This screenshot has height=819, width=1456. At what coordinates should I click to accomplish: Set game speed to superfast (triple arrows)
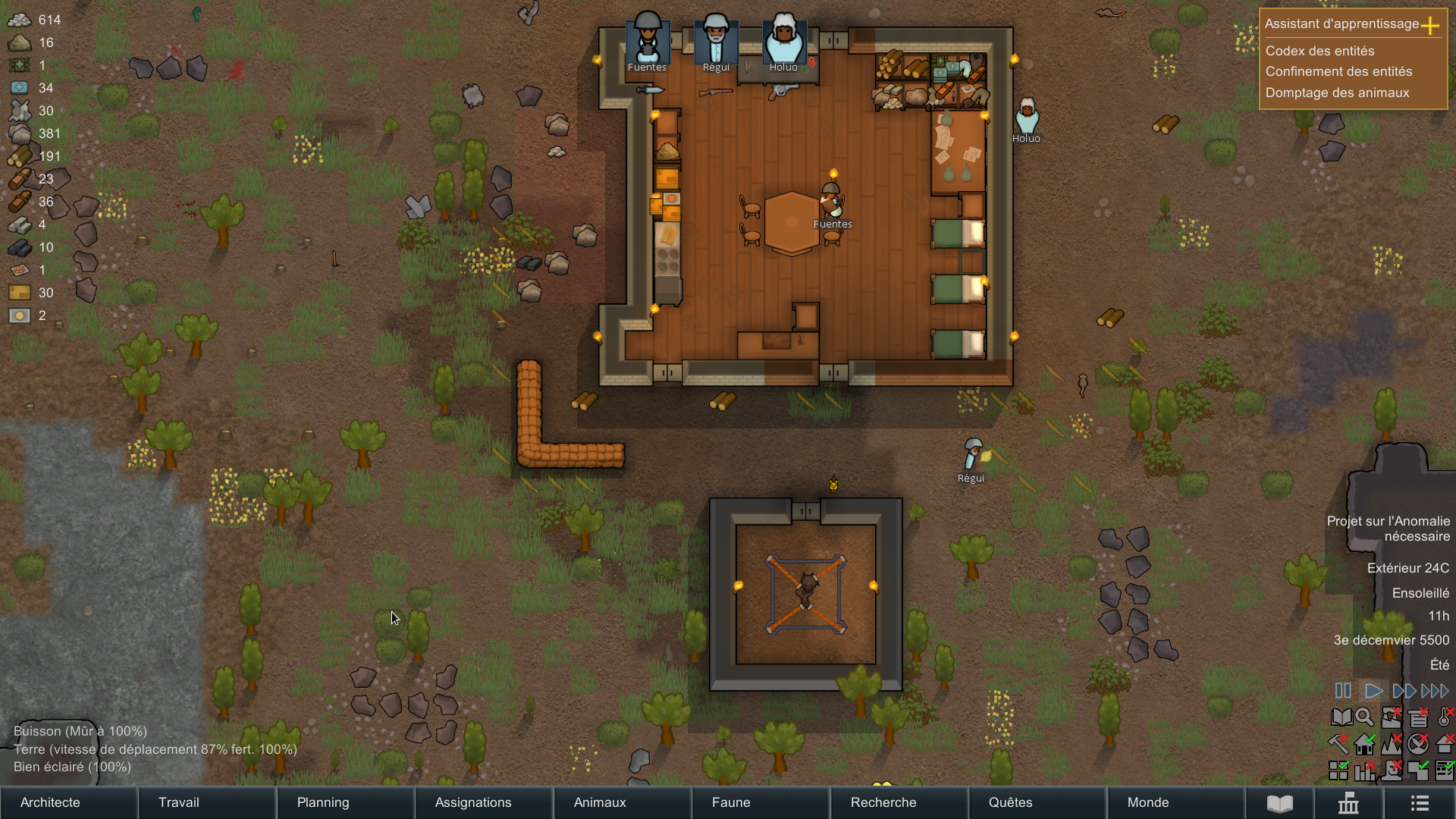coord(1435,691)
